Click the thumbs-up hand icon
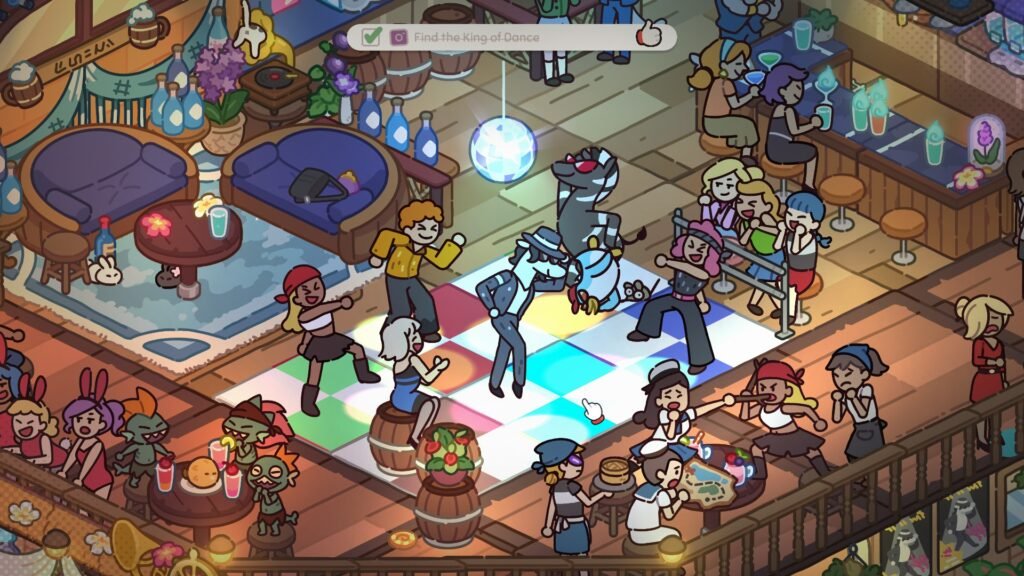 click(651, 35)
